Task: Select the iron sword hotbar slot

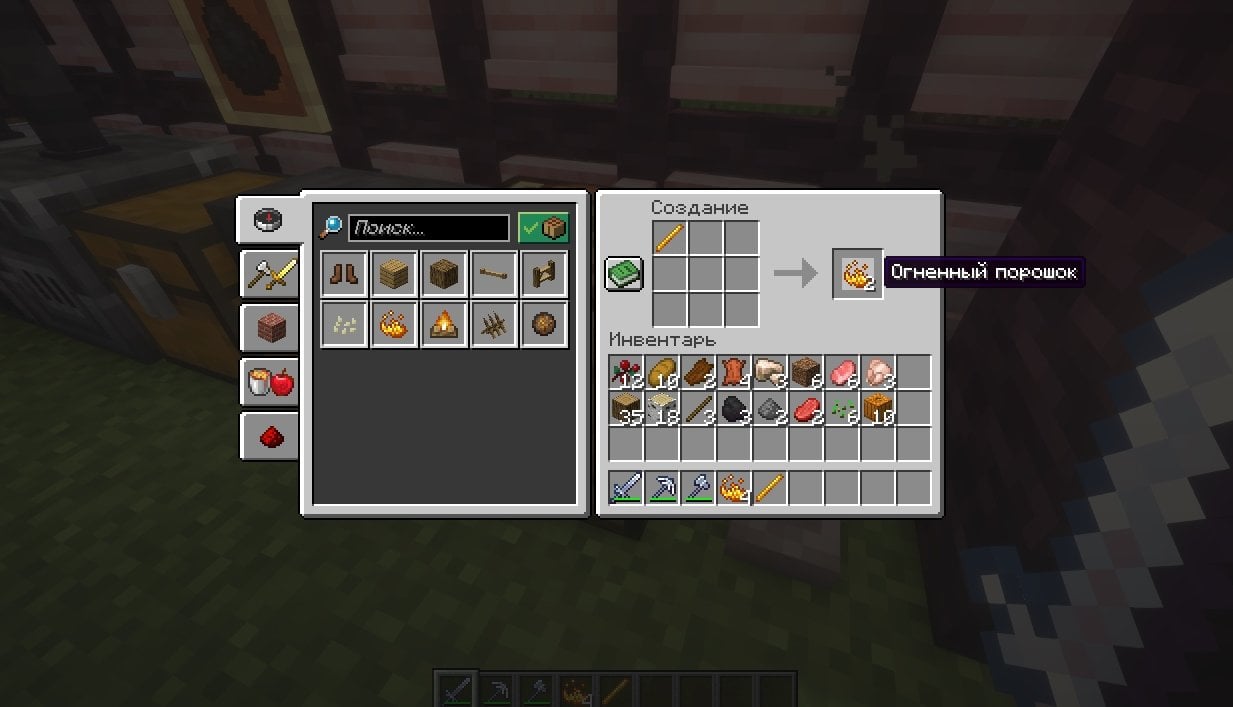Action: (x=627, y=488)
